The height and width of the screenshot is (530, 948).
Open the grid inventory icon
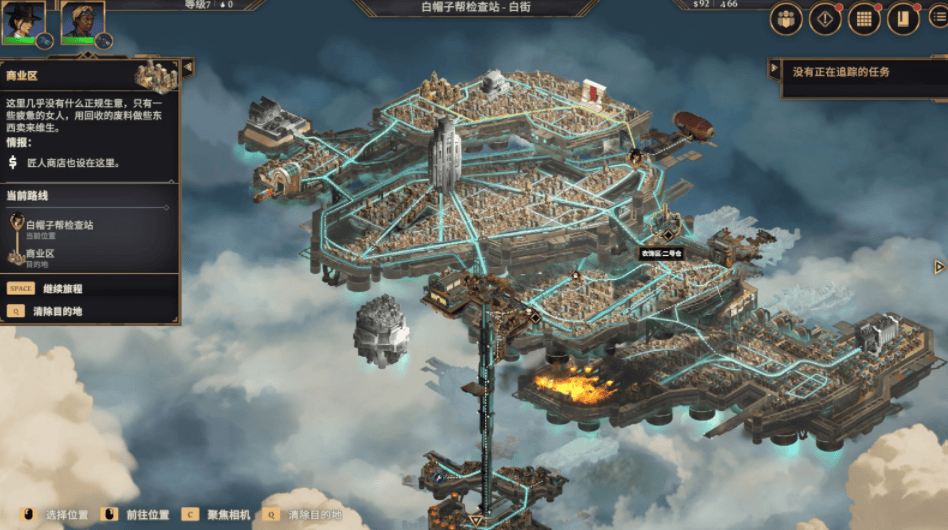pos(864,20)
